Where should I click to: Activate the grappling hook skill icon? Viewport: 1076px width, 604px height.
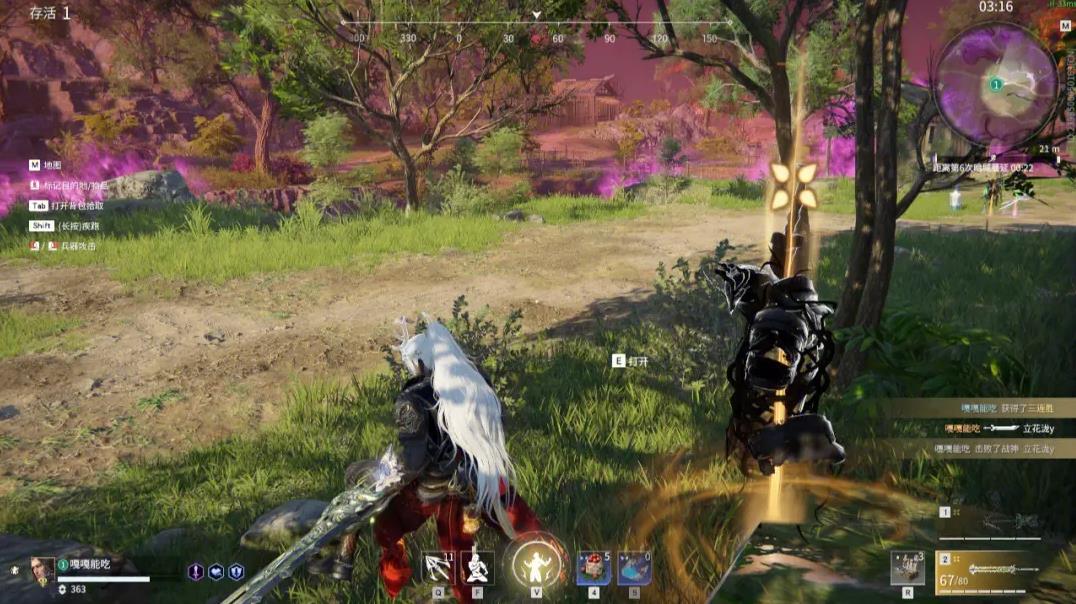(437, 568)
